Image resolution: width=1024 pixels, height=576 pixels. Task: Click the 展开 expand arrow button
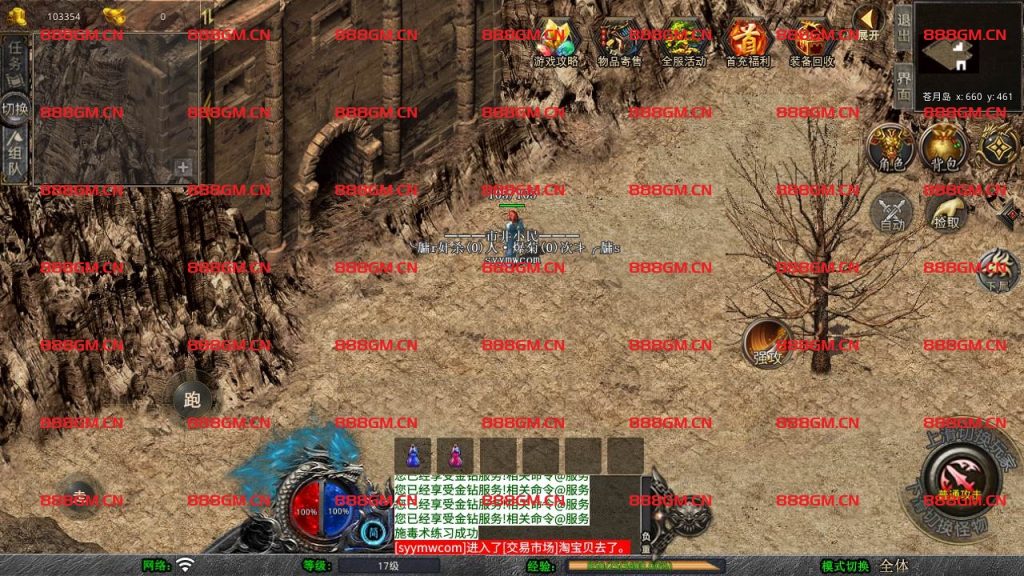[x=868, y=20]
